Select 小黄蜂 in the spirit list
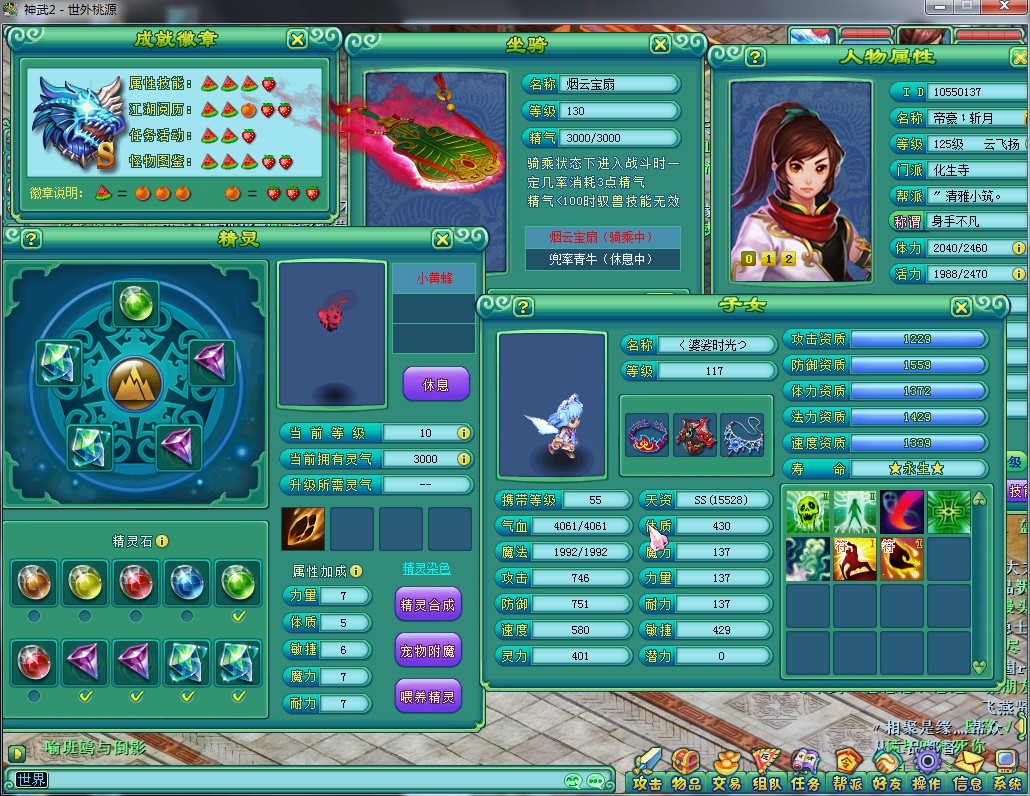The width and height of the screenshot is (1030, 796). point(434,278)
